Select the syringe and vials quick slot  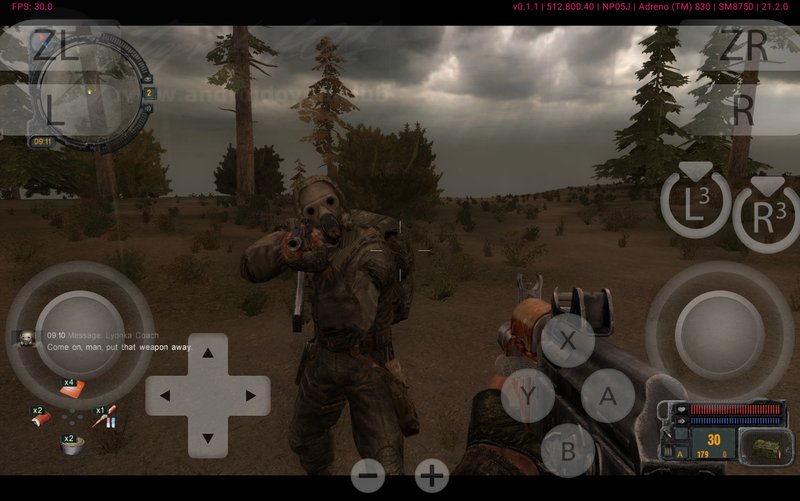pyautogui.click(x=107, y=419)
